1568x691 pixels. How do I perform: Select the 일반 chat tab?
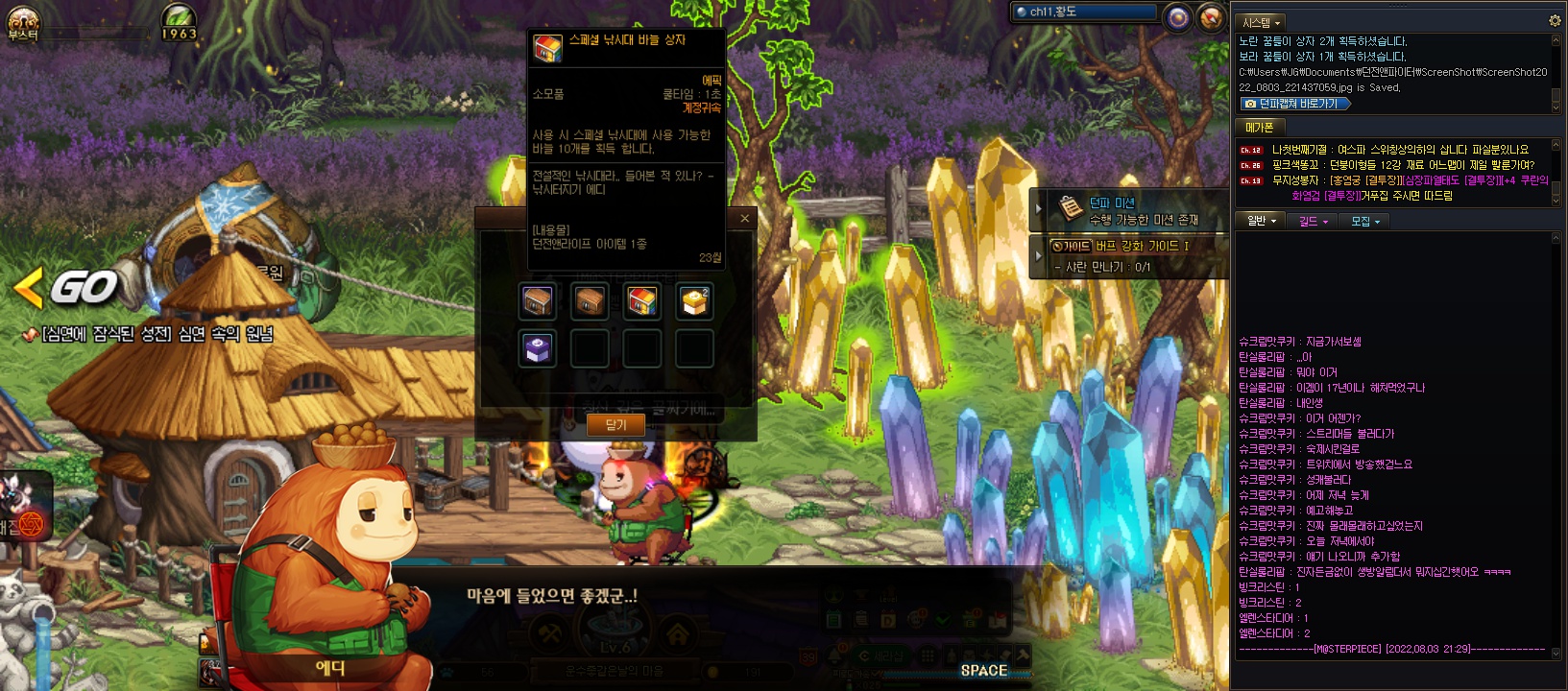(x=1260, y=221)
